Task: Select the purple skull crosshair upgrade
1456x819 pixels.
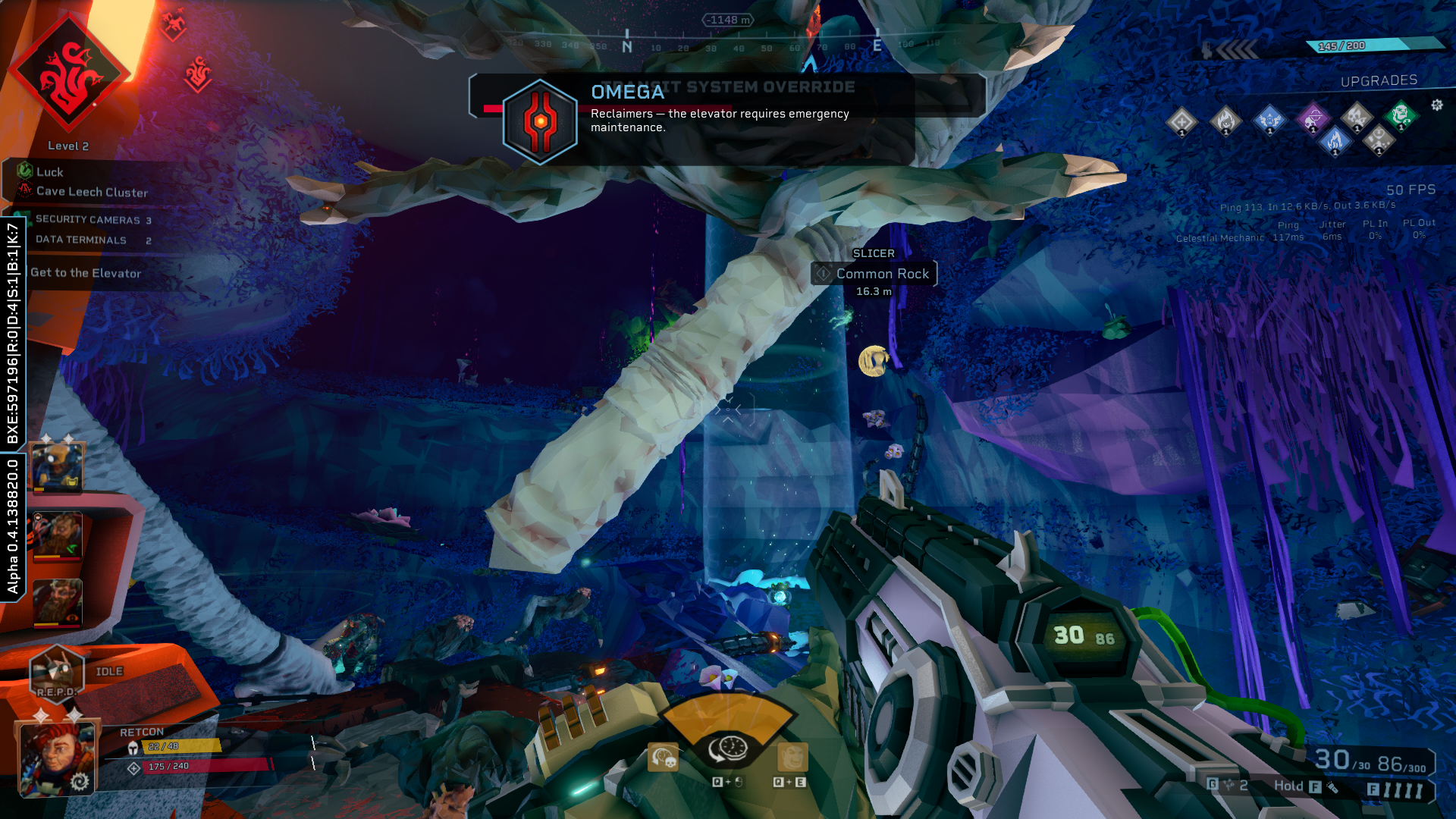Action: point(1313,118)
